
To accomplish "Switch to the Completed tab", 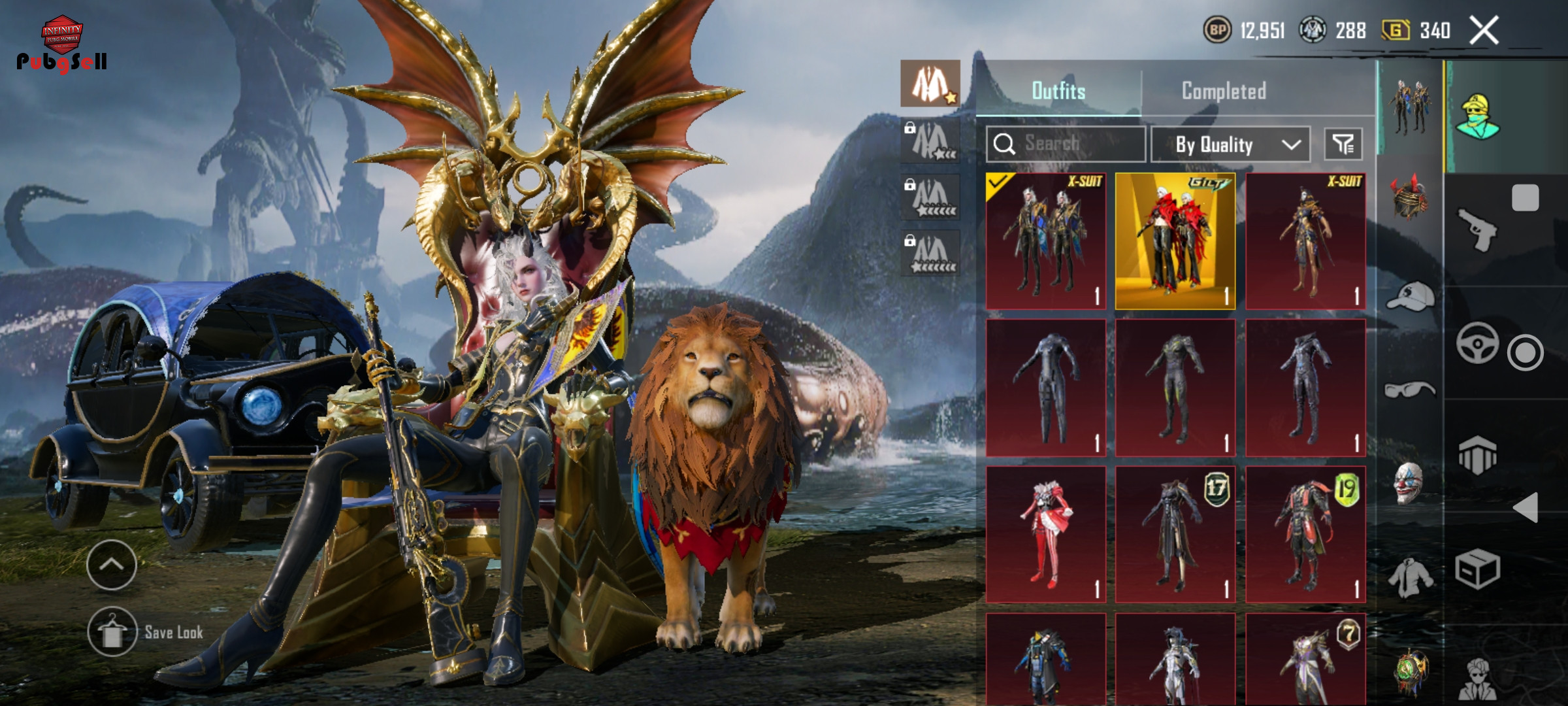I will click(x=1224, y=91).
